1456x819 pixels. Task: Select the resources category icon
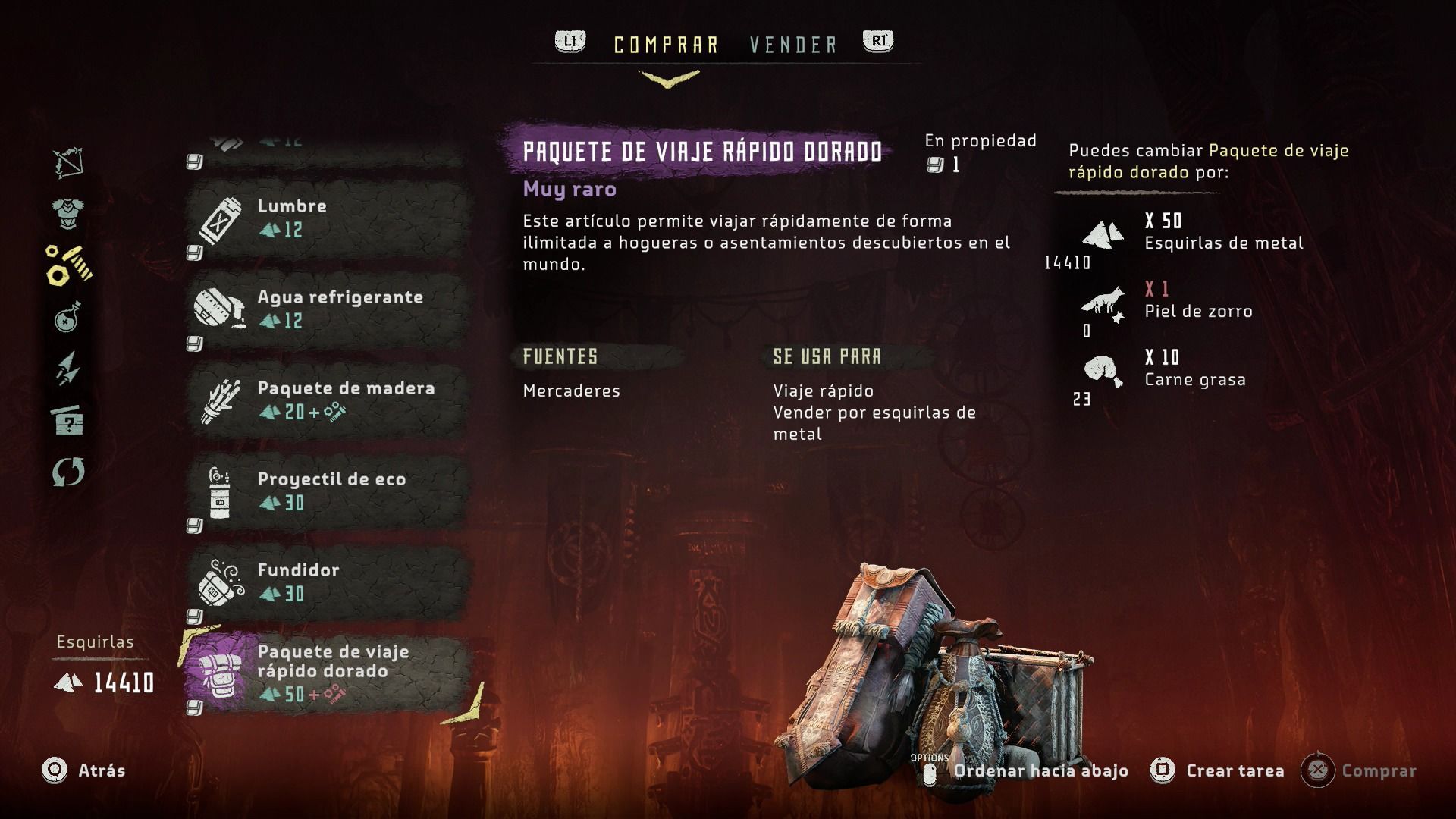68,265
